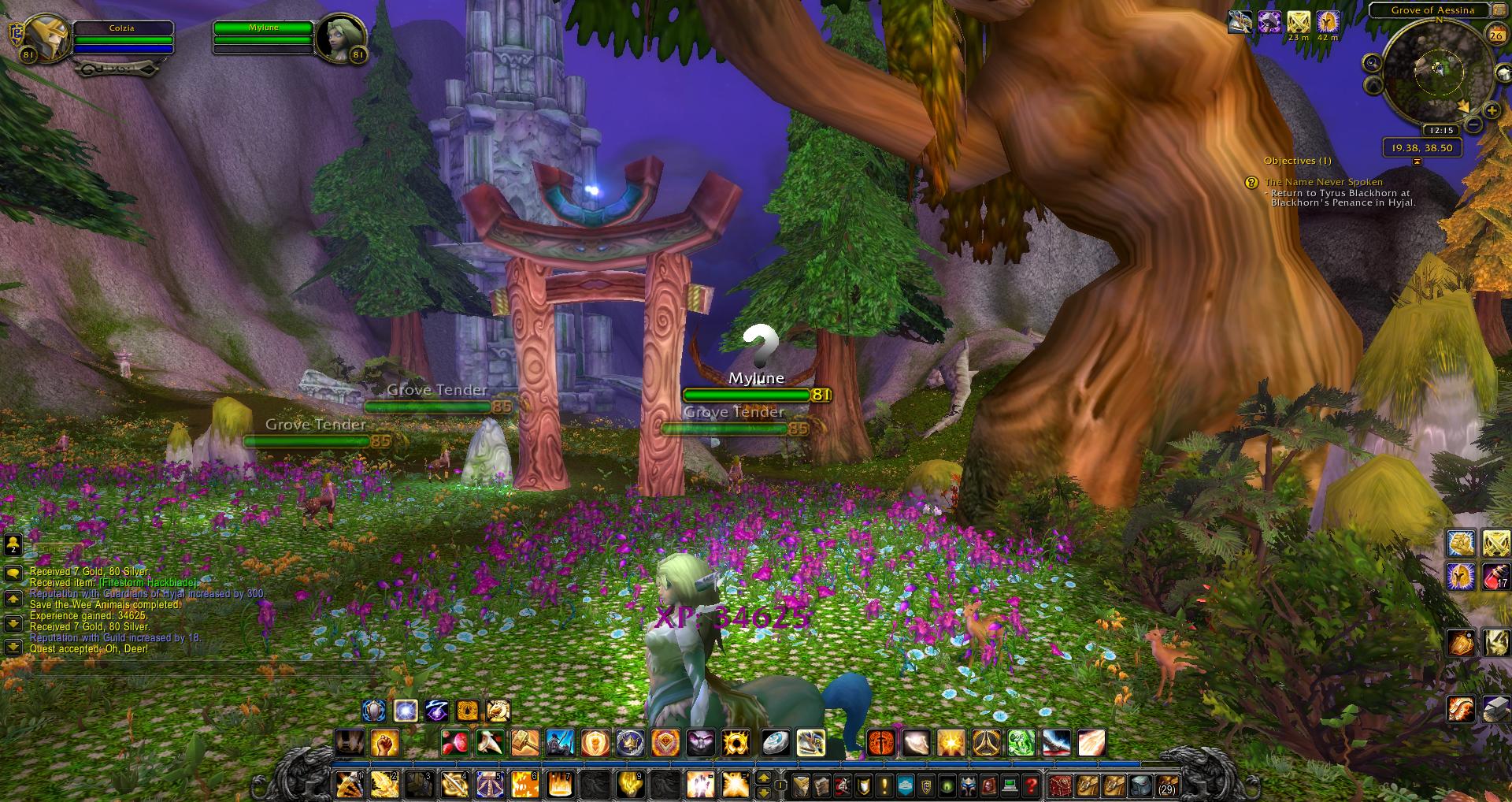Page the action bar up
The width and height of the screenshot is (1512, 802).
pyautogui.click(x=763, y=778)
